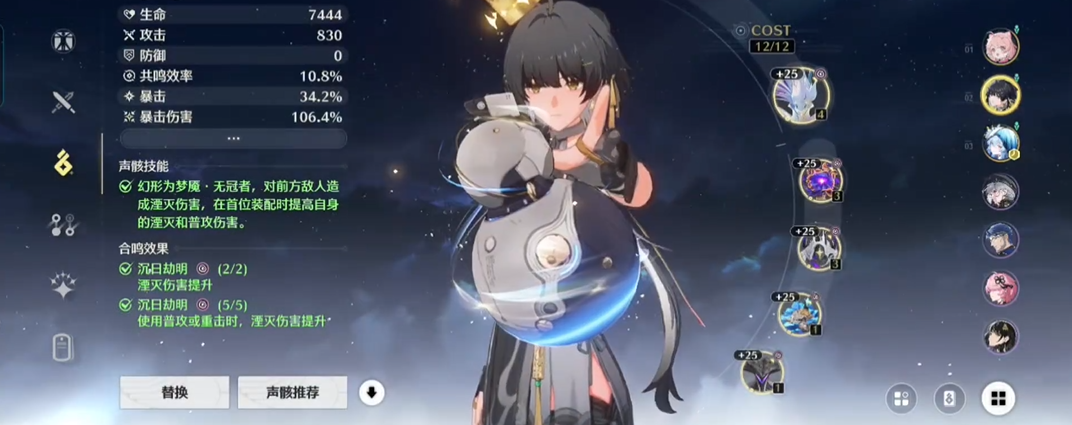Click the 替换 (replace) button
The height and width of the screenshot is (425, 1072).
174,393
